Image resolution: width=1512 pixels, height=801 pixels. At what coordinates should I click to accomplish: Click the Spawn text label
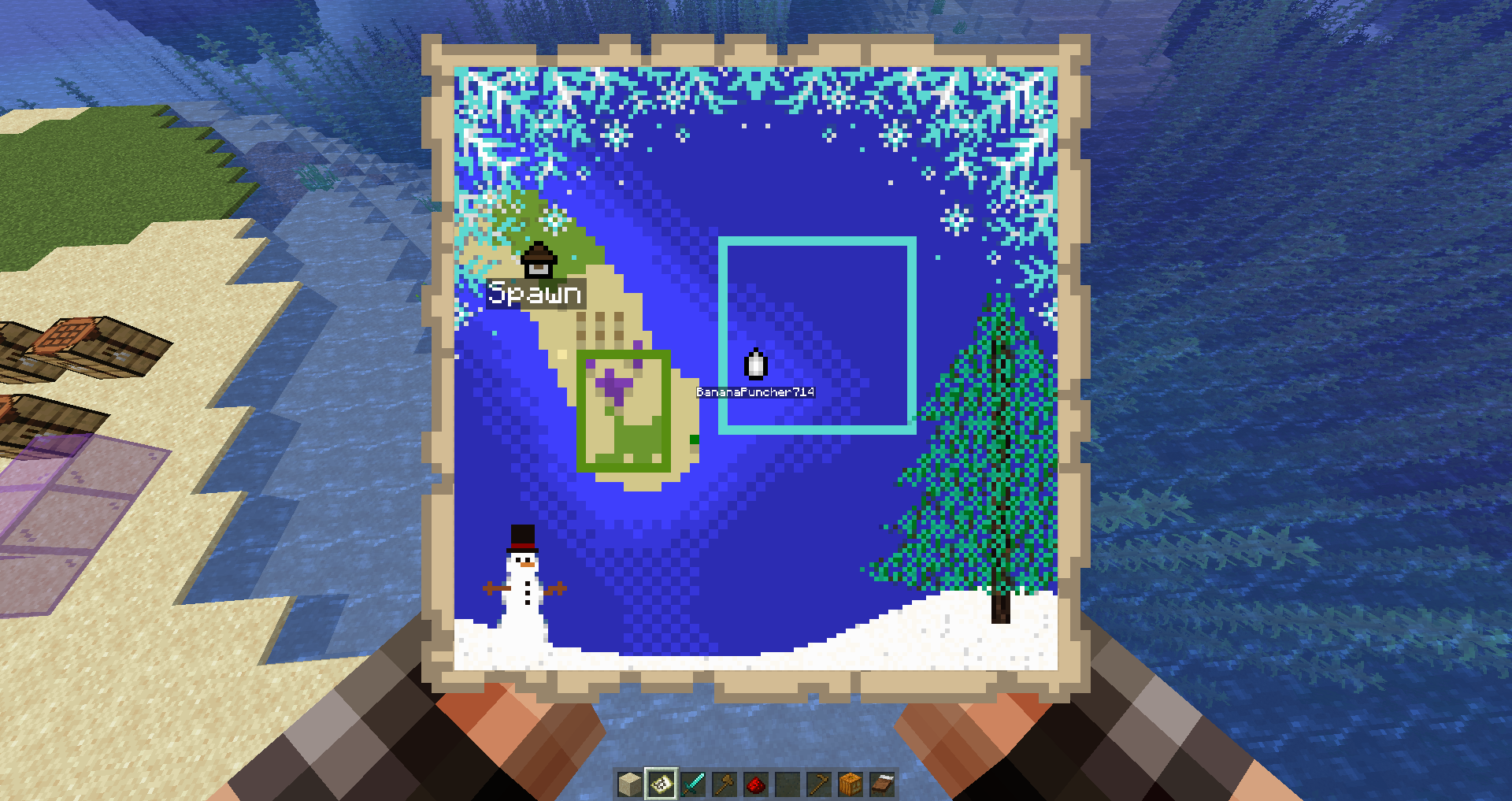point(535,295)
